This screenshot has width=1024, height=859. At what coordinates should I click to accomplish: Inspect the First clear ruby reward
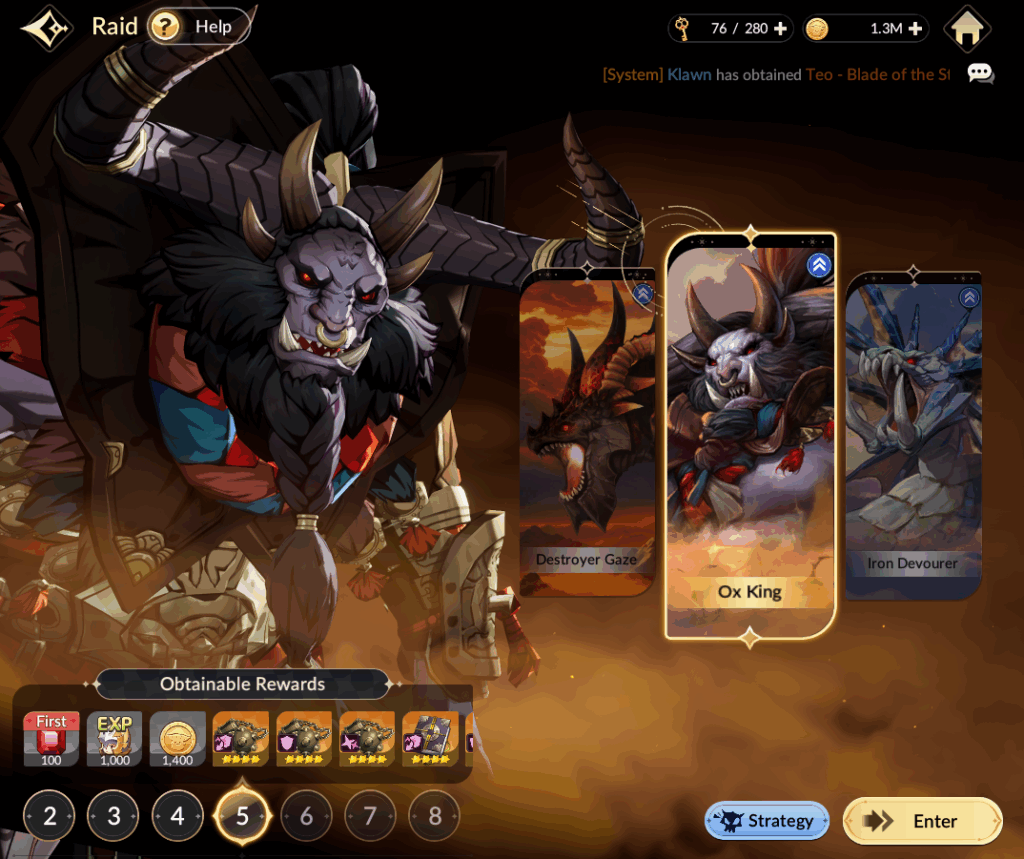(x=51, y=739)
